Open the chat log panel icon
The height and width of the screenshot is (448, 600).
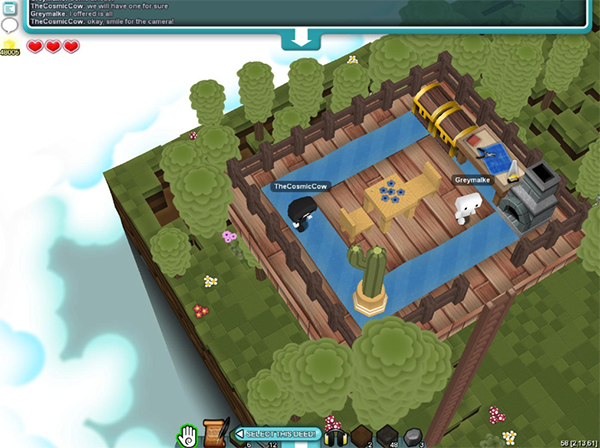[9, 7]
